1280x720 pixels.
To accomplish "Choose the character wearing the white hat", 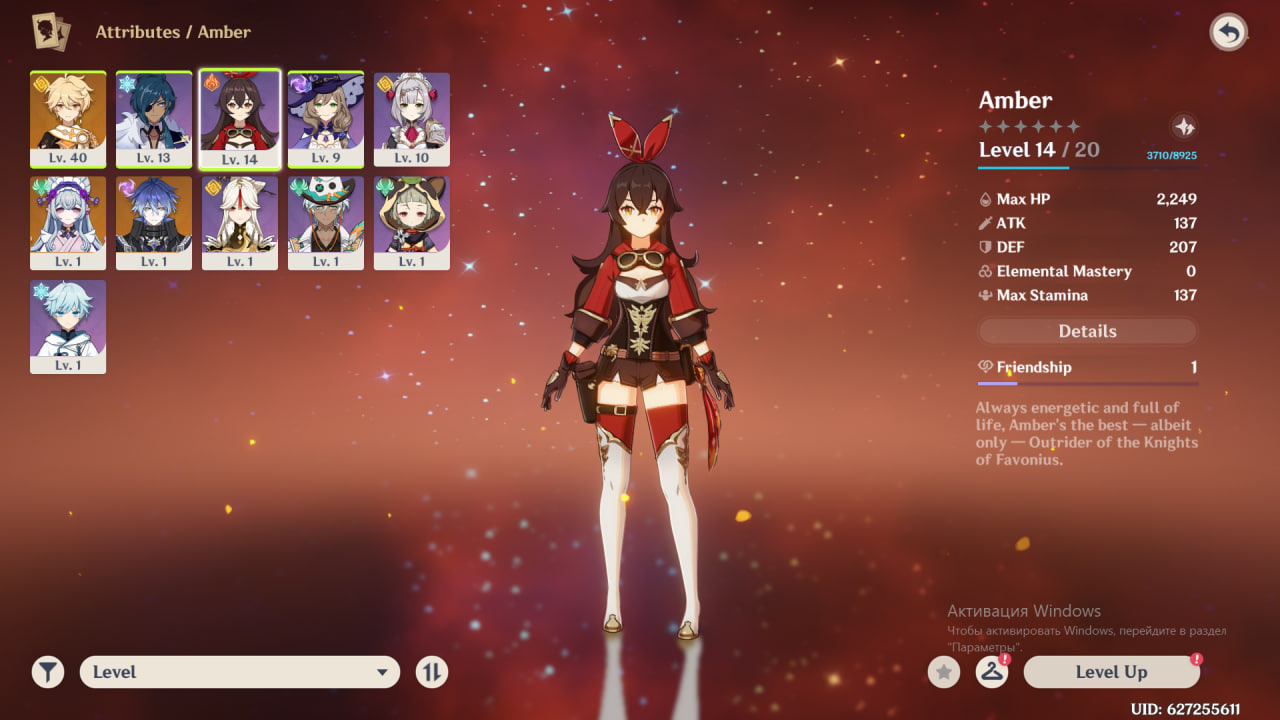I will [326, 222].
